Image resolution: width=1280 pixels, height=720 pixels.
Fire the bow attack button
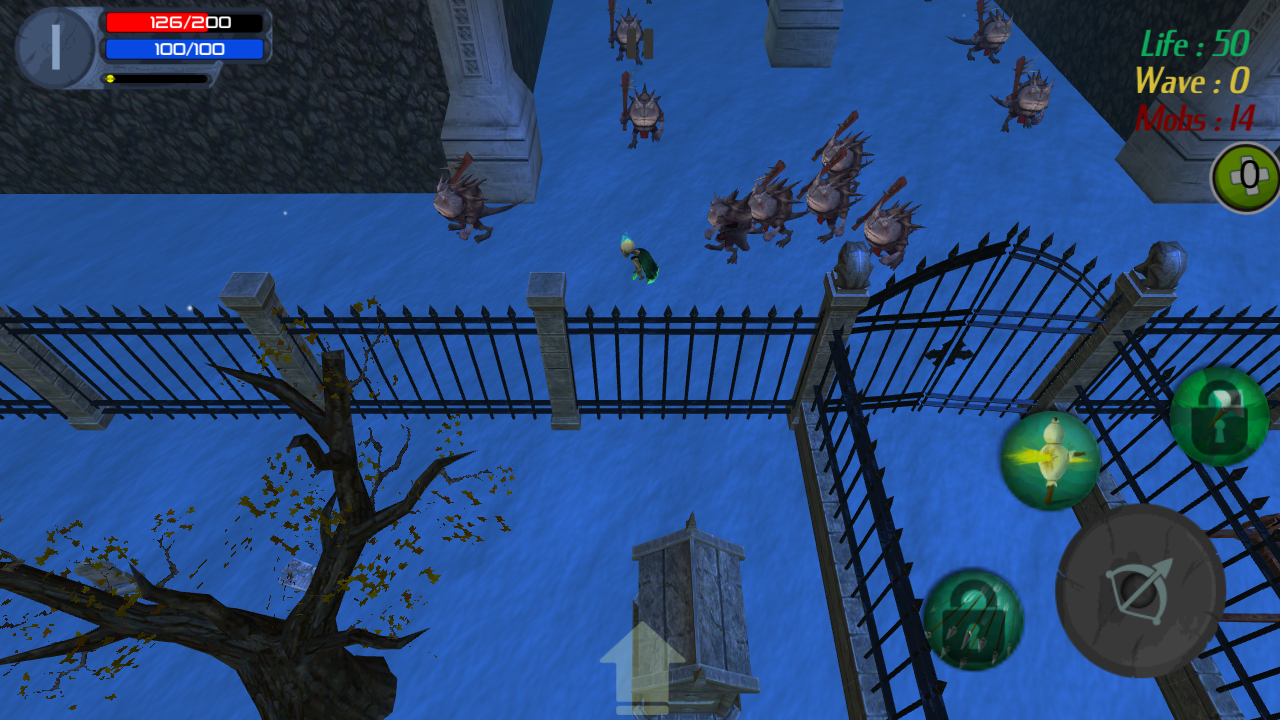1140,591
